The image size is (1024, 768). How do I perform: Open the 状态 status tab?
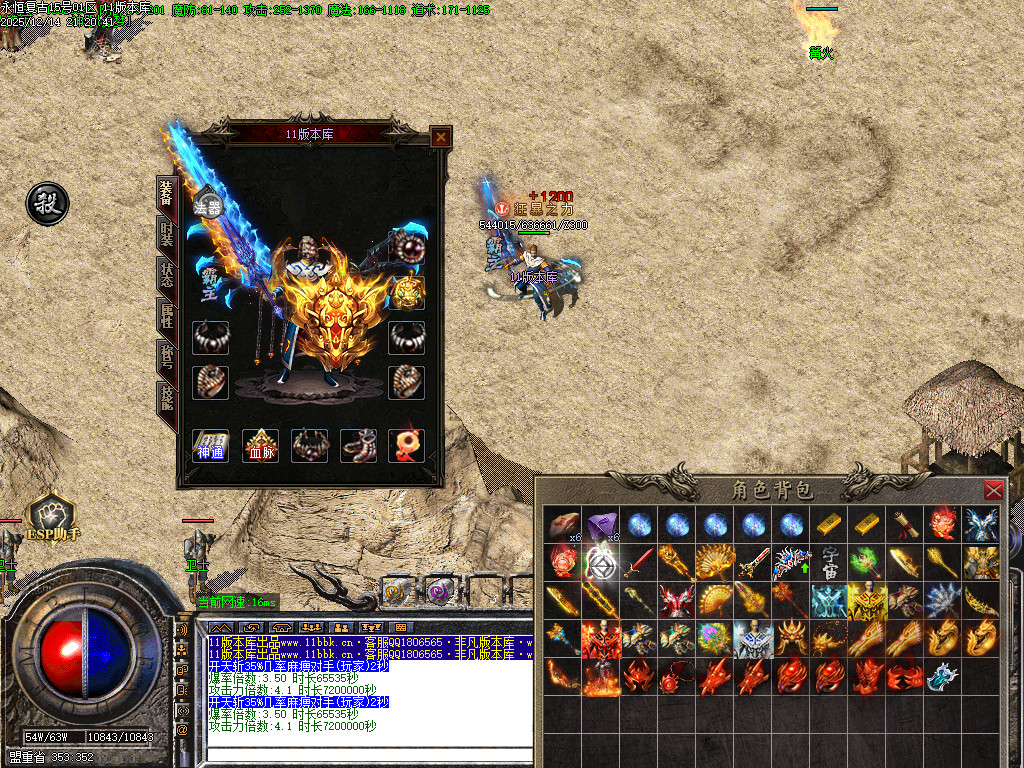tap(167, 275)
